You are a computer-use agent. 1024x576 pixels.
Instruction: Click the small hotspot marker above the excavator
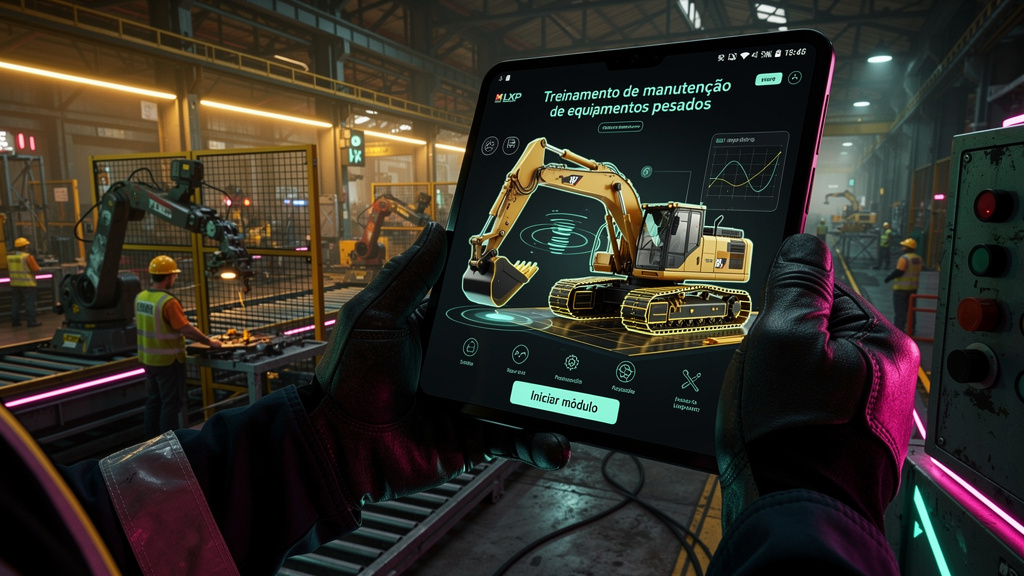pos(647,172)
